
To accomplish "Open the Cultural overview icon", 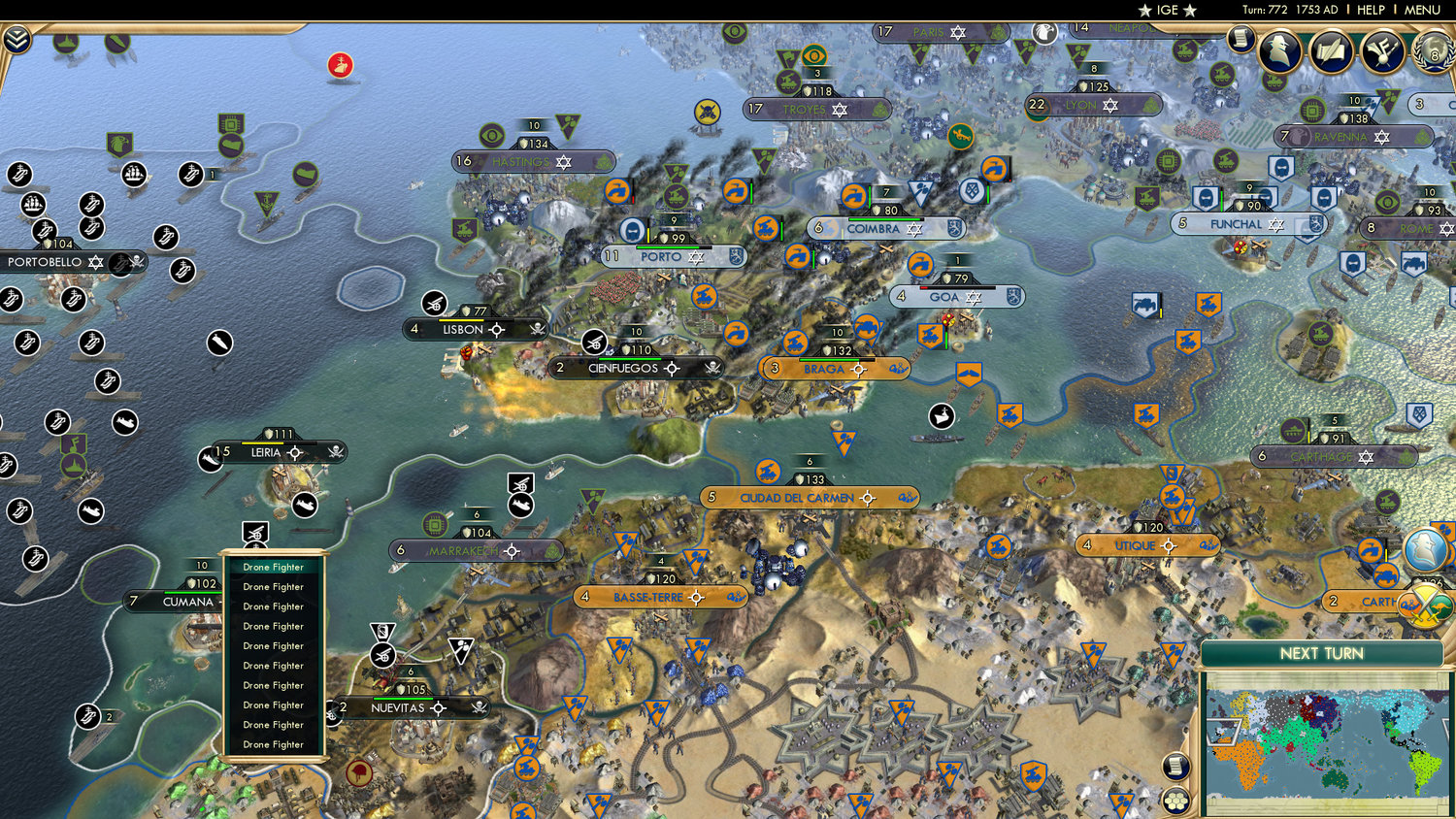I will click(x=1381, y=51).
